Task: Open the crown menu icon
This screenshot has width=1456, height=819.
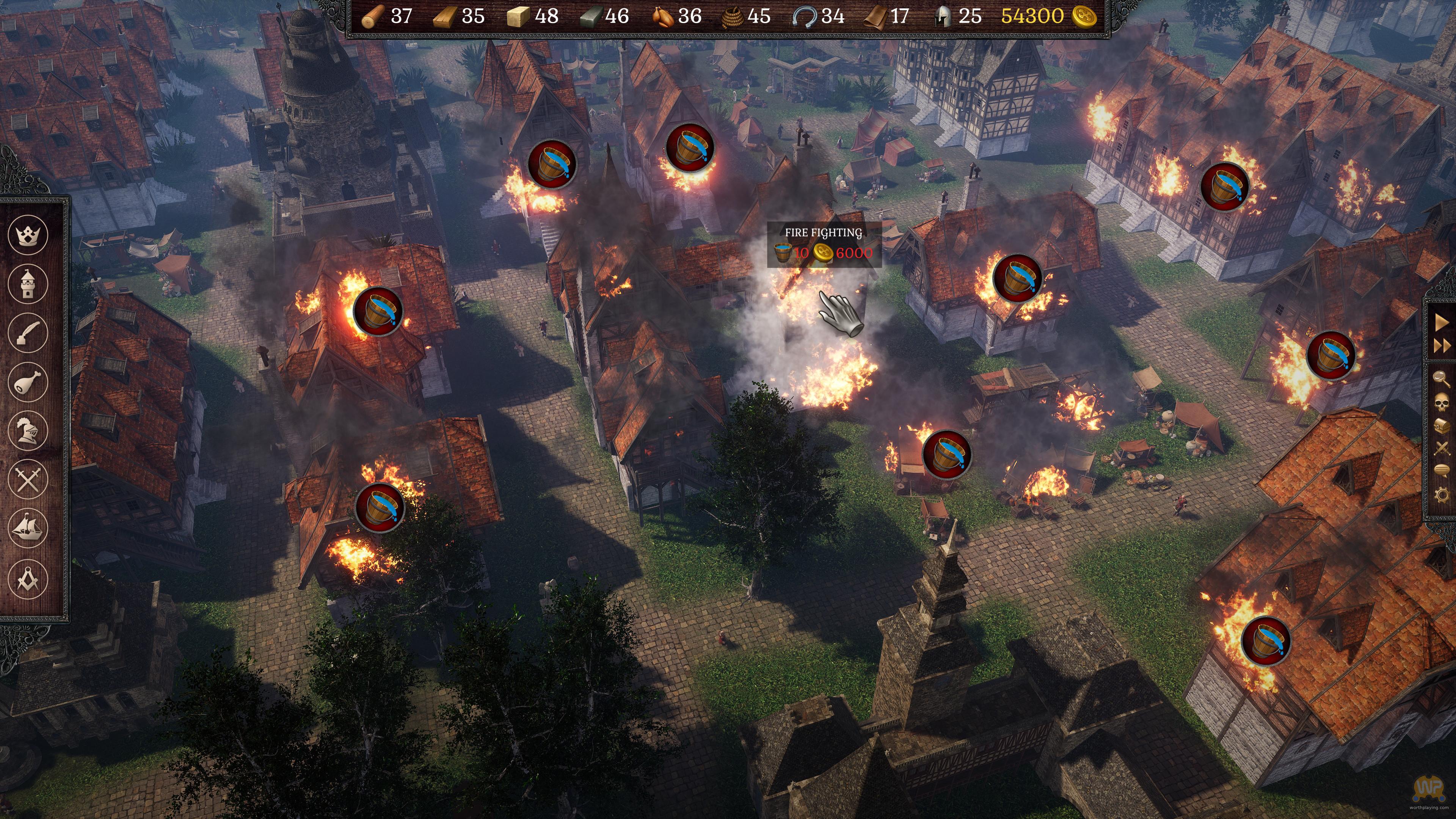Action: [x=28, y=234]
